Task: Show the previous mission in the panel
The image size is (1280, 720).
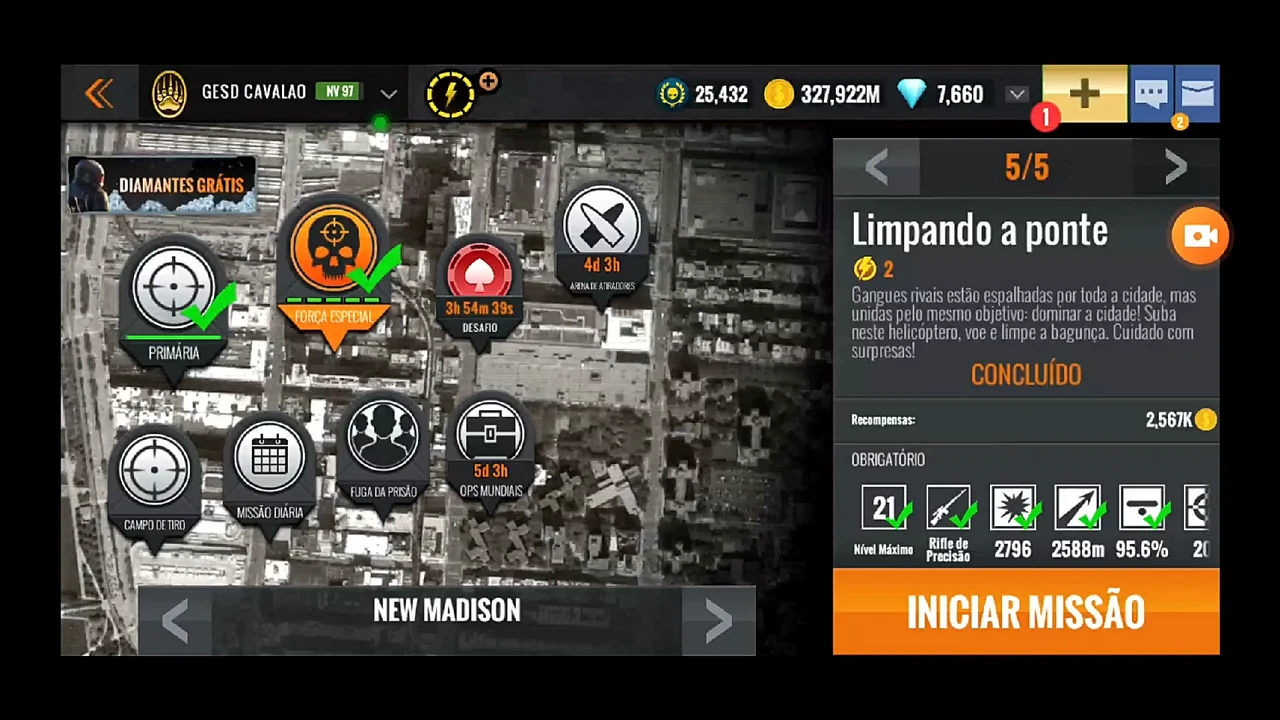Action: click(876, 167)
